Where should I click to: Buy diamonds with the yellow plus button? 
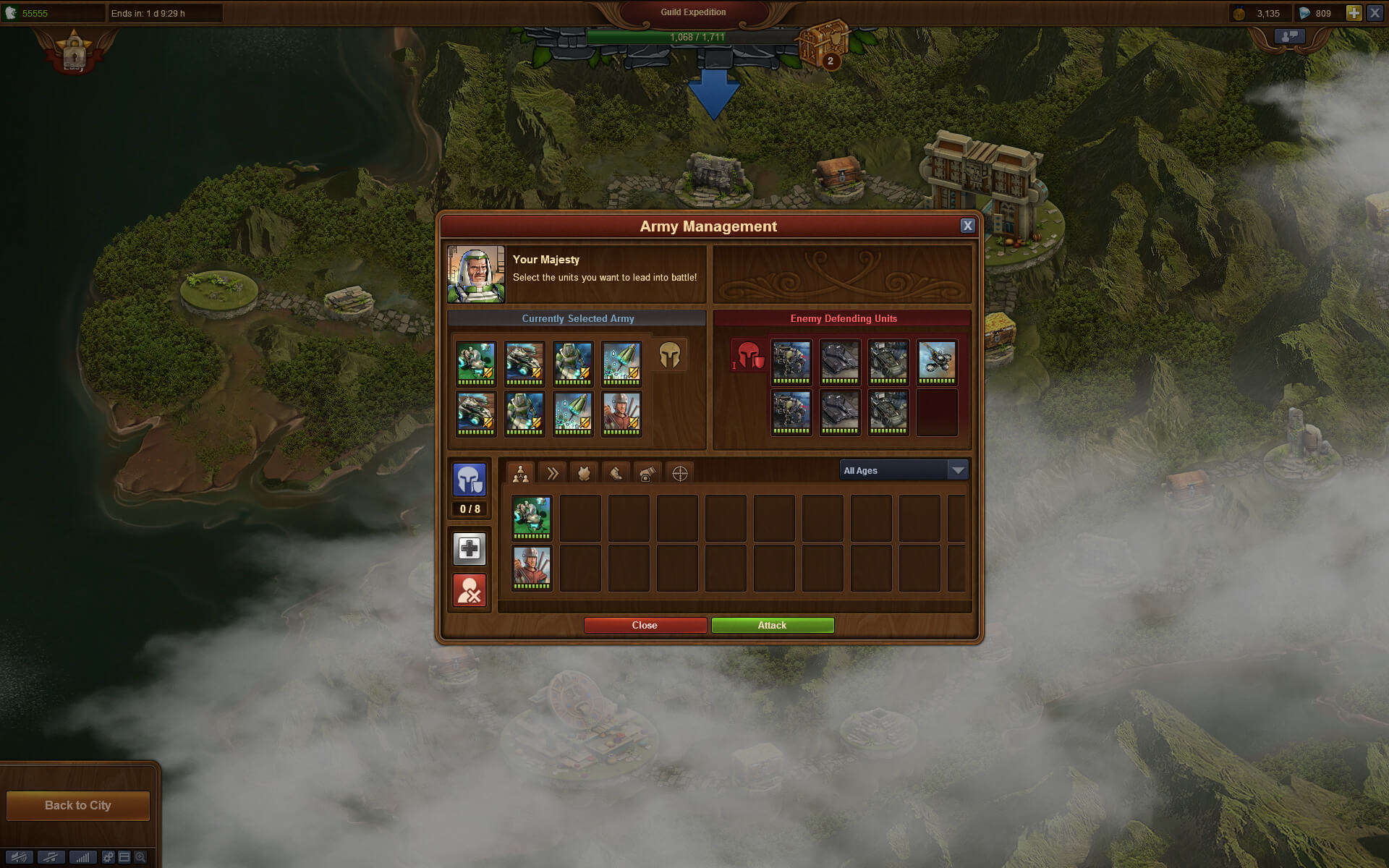[x=1353, y=13]
